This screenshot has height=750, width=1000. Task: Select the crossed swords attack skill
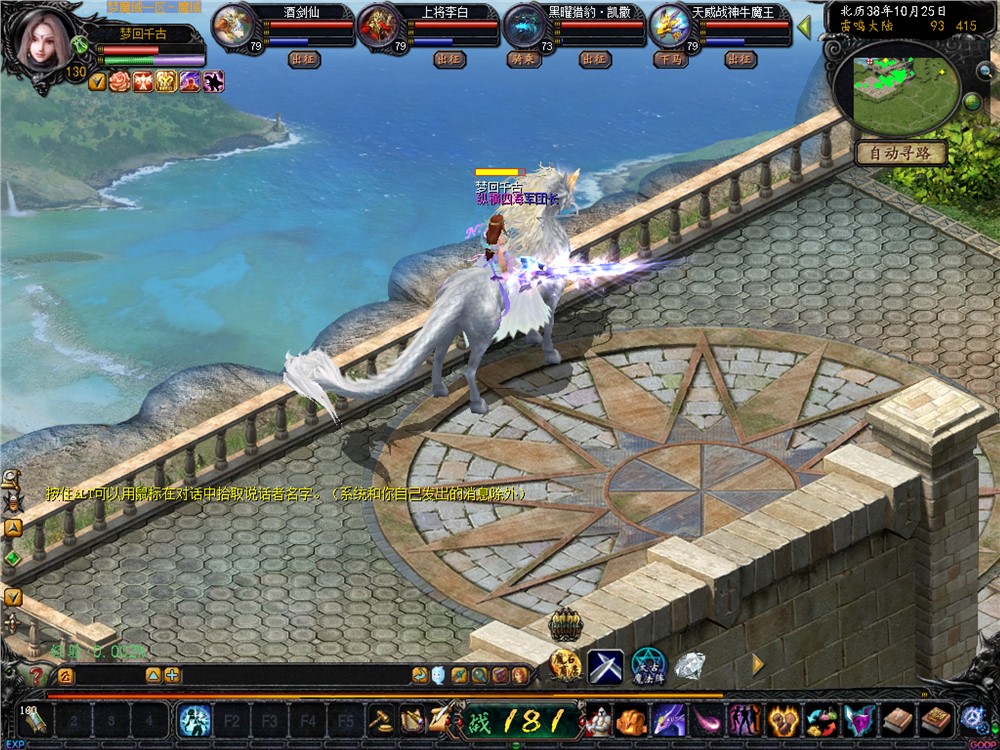pos(605,665)
